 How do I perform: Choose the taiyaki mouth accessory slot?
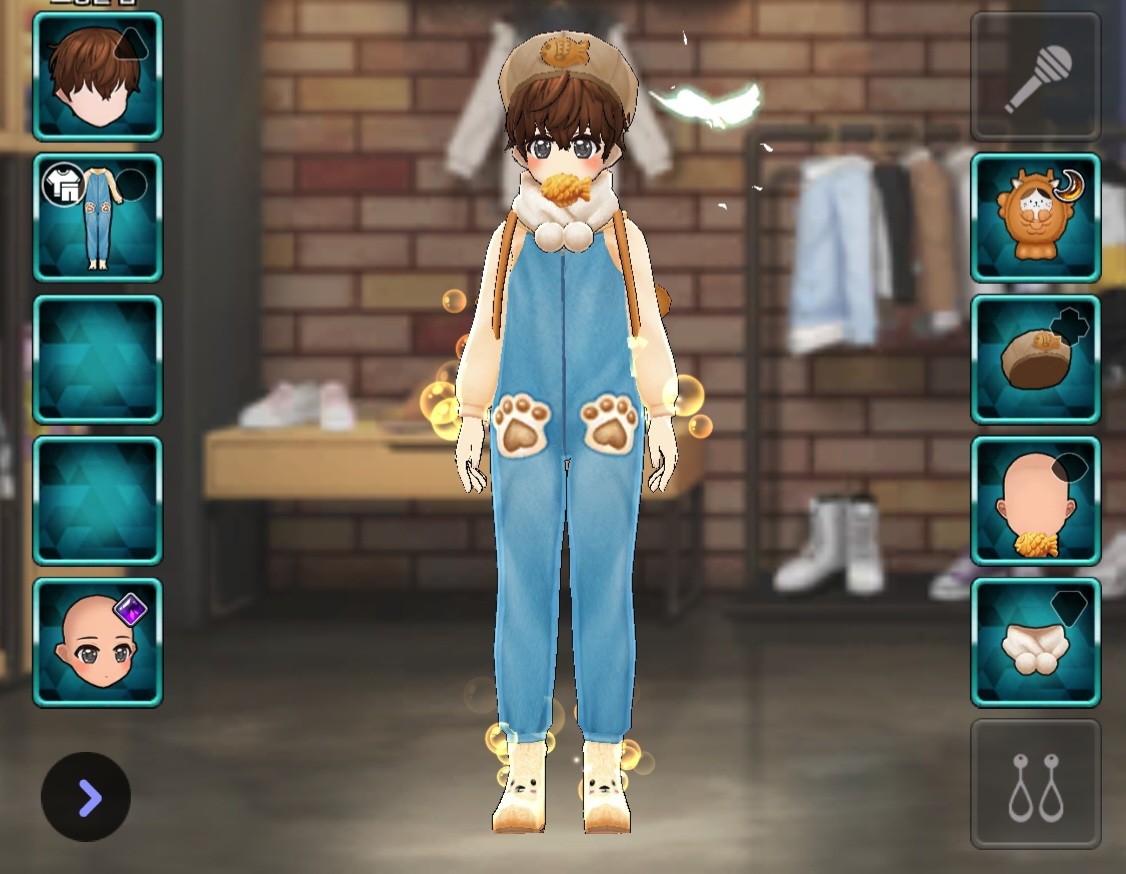click(x=1036, y=501)
